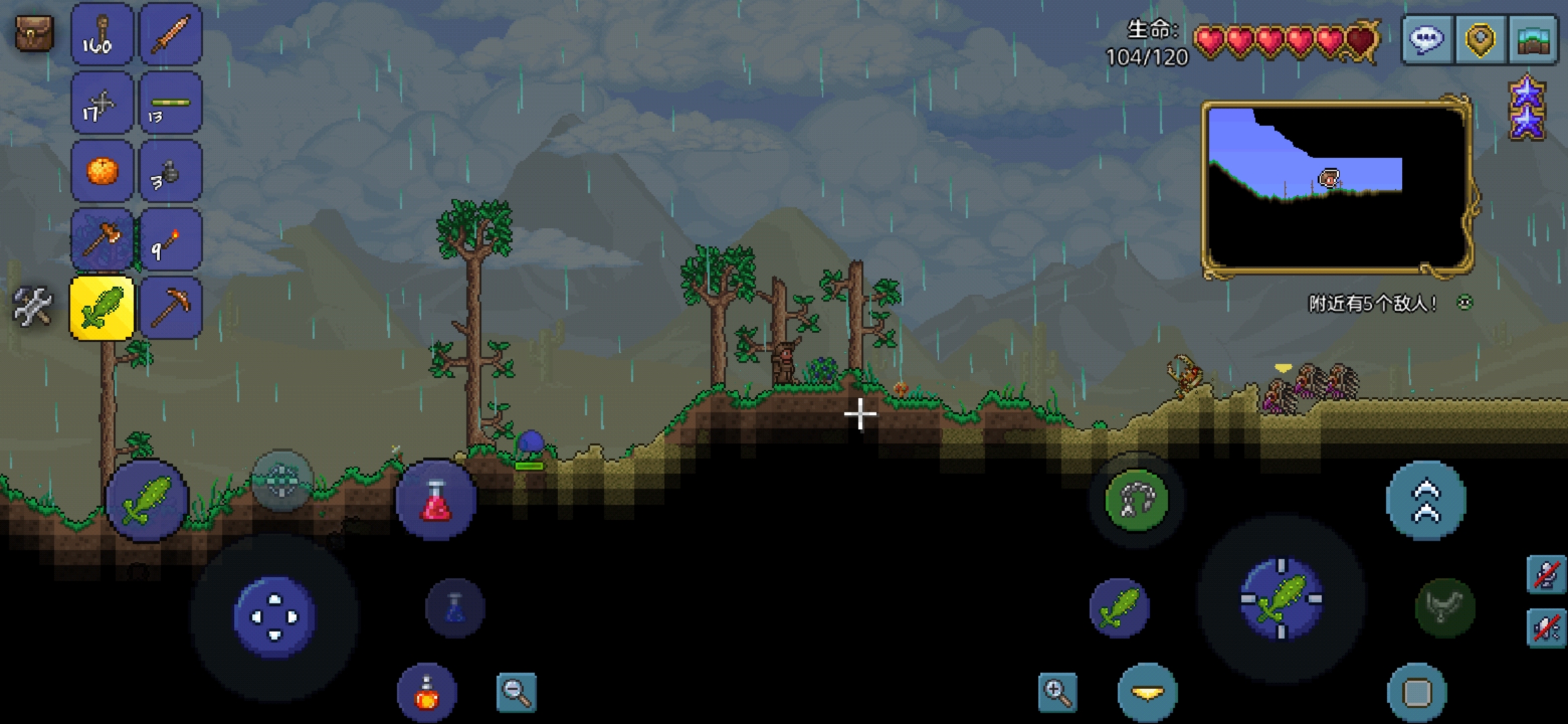Select the torch slot with 9

click(170, 240)
